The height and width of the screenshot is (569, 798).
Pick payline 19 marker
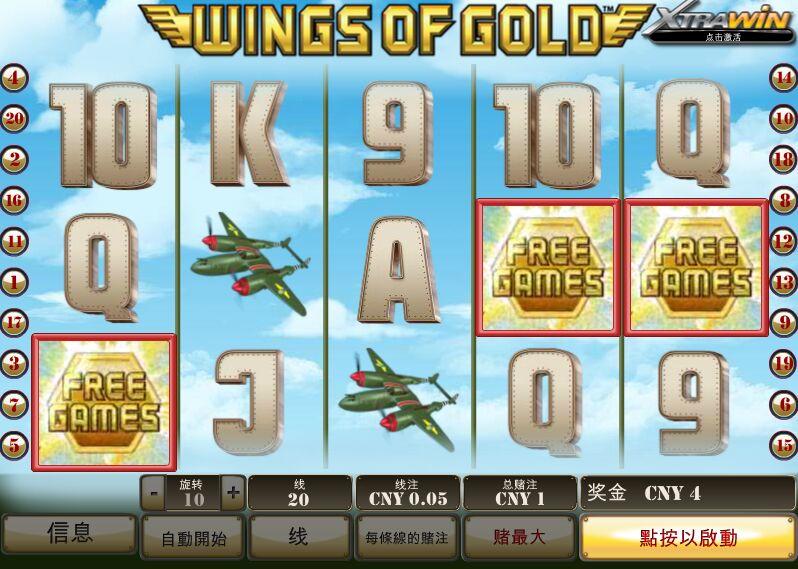coord(783,363)
